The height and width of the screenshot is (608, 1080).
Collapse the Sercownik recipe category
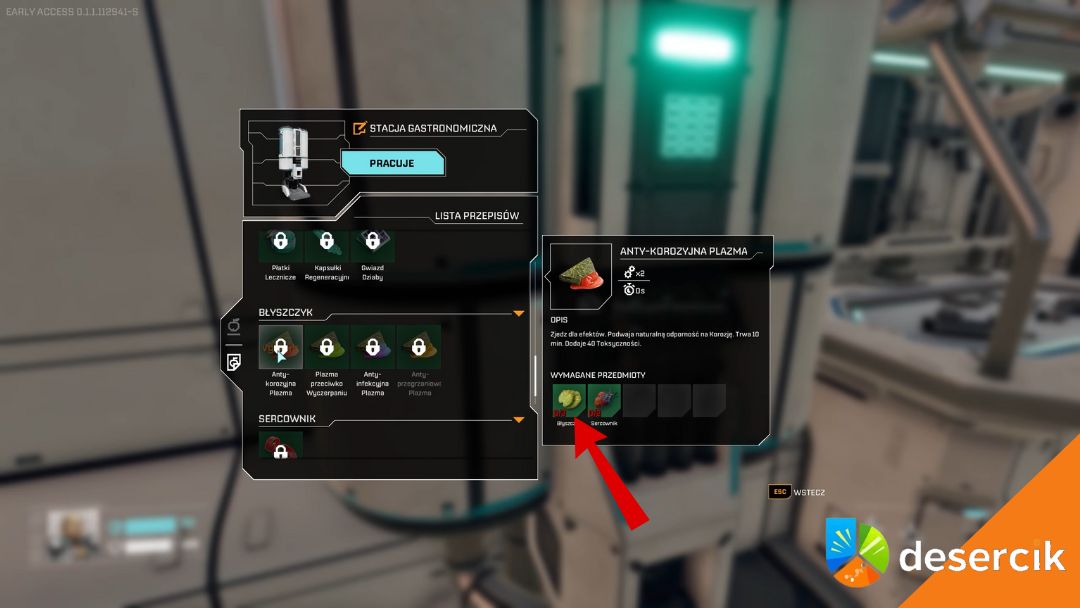coord(518,420)
